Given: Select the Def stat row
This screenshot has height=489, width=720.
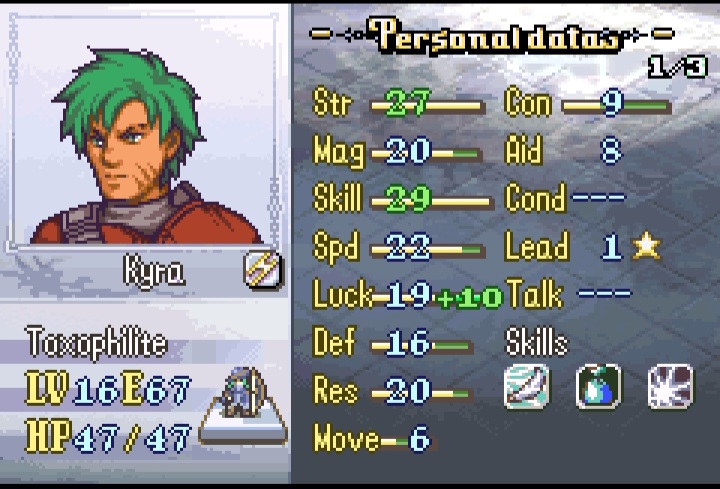Looking at the screenshot, I should 392,343.
